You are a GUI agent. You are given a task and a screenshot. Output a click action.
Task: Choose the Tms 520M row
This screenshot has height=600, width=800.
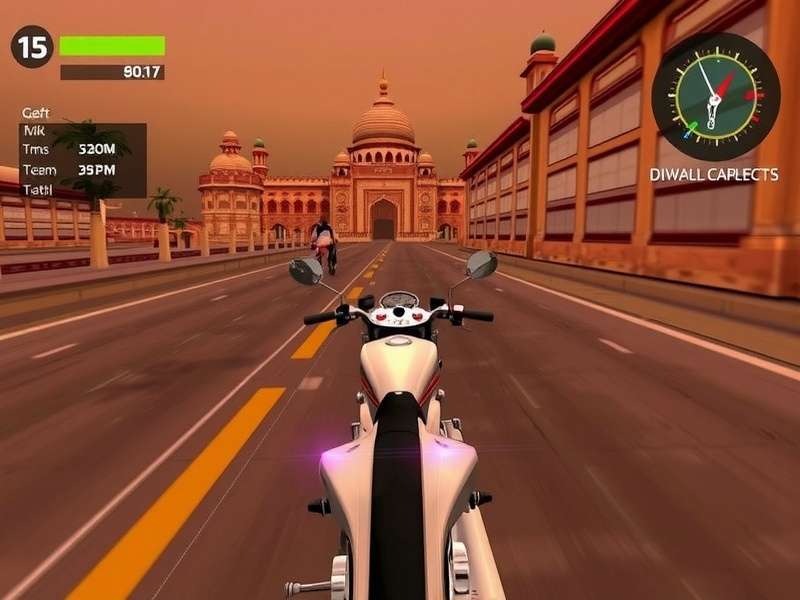(70, 150)
